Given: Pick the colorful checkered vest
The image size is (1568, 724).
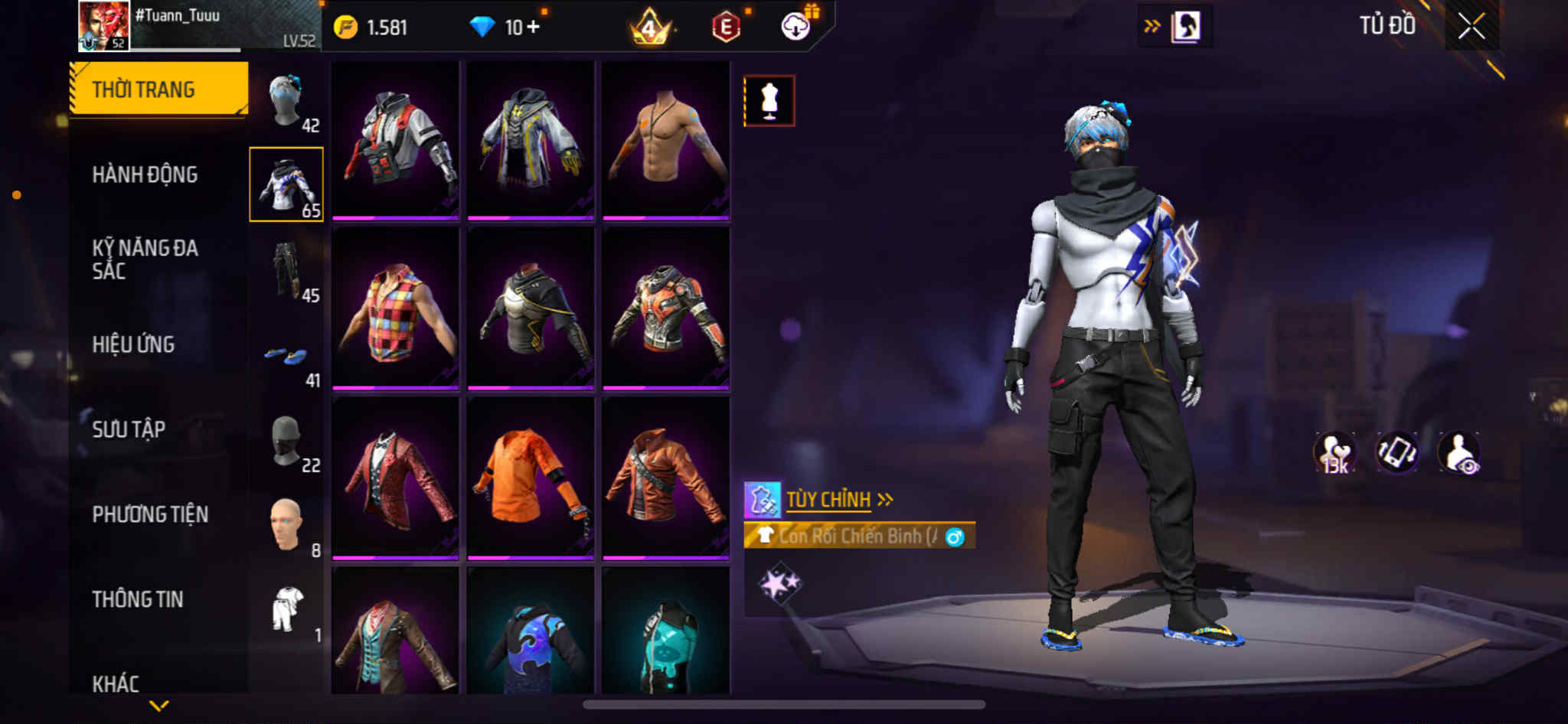Looking at the screenshot, I should [395, 308].
